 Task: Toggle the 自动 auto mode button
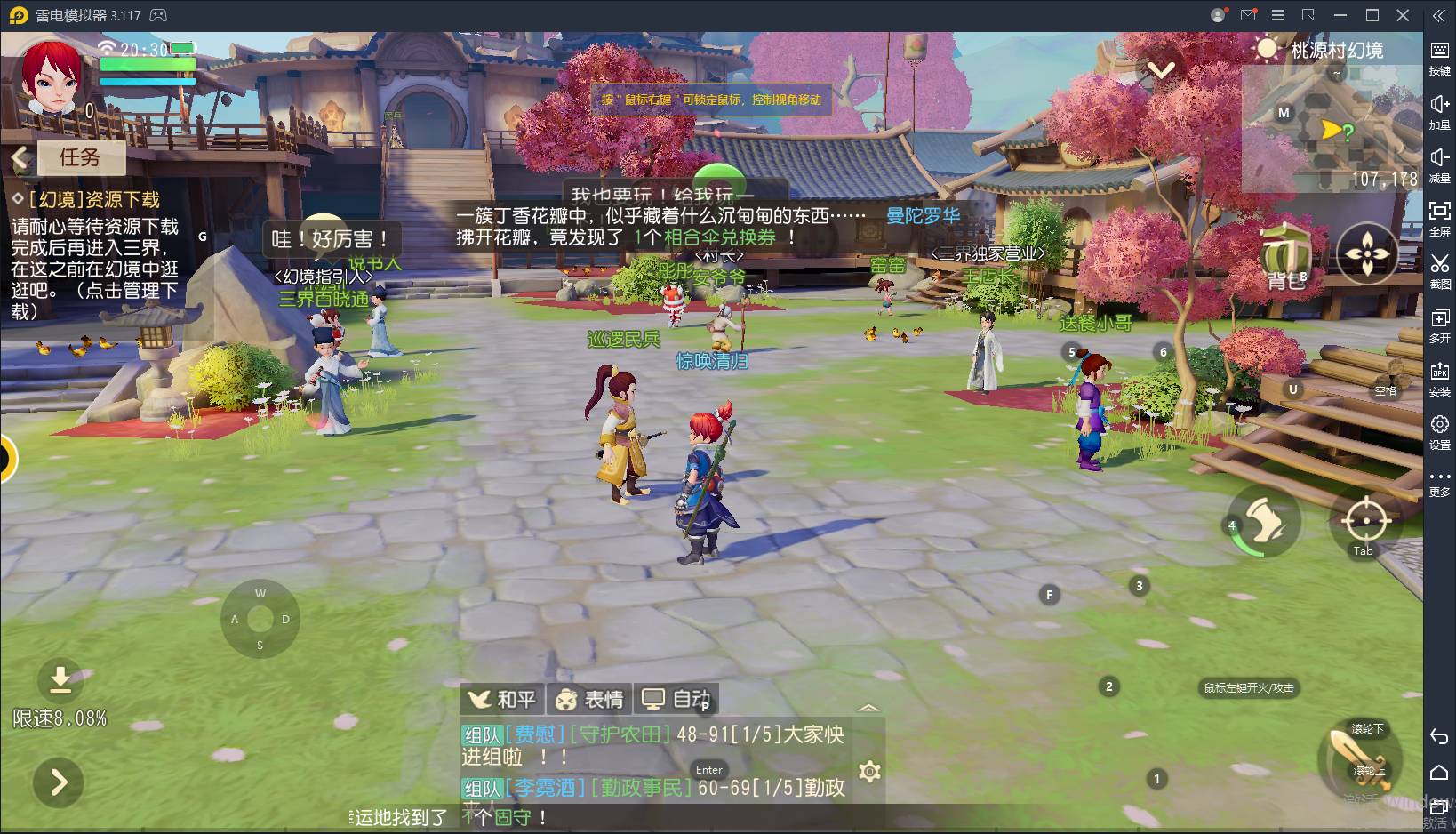pos(676,700)
